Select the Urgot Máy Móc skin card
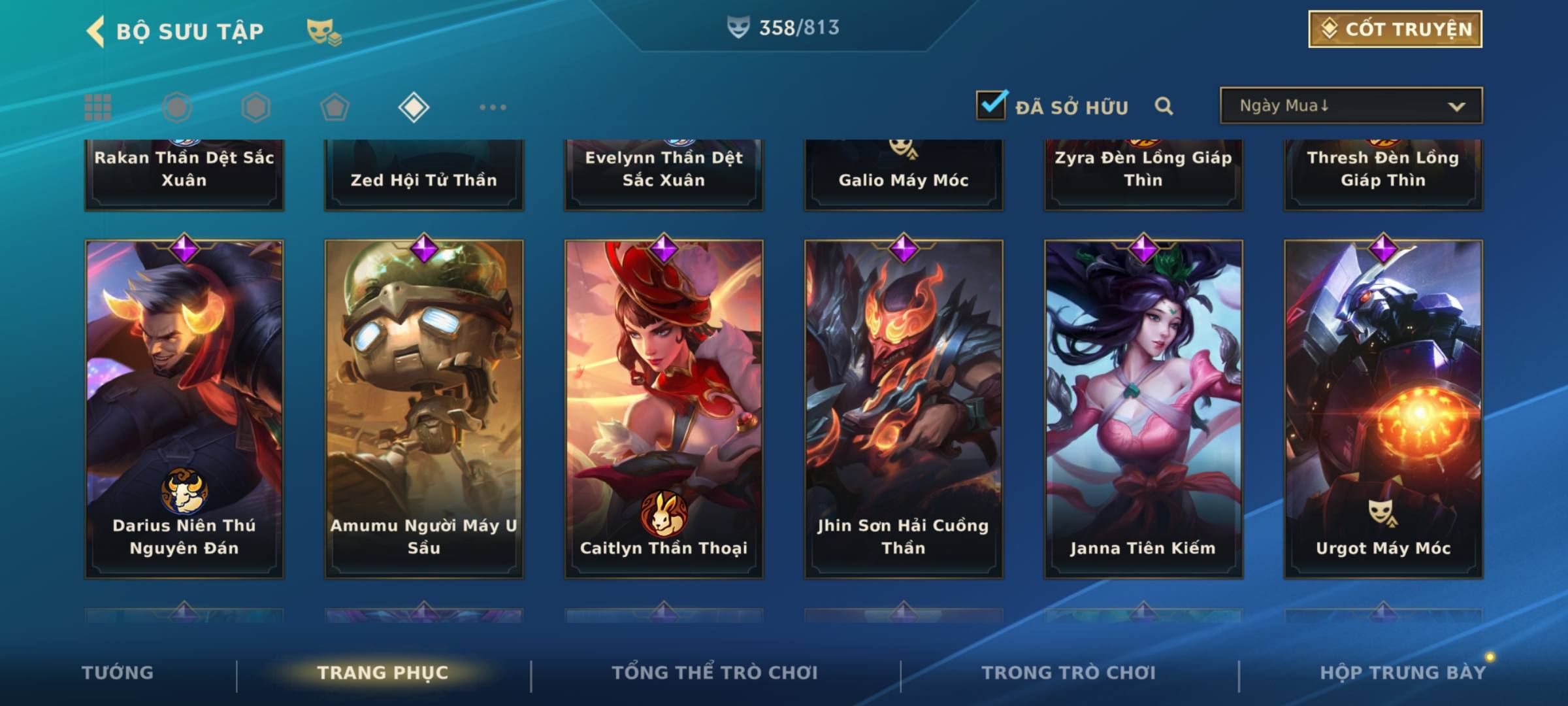1568x706 pixels. tap(1383, 409)
